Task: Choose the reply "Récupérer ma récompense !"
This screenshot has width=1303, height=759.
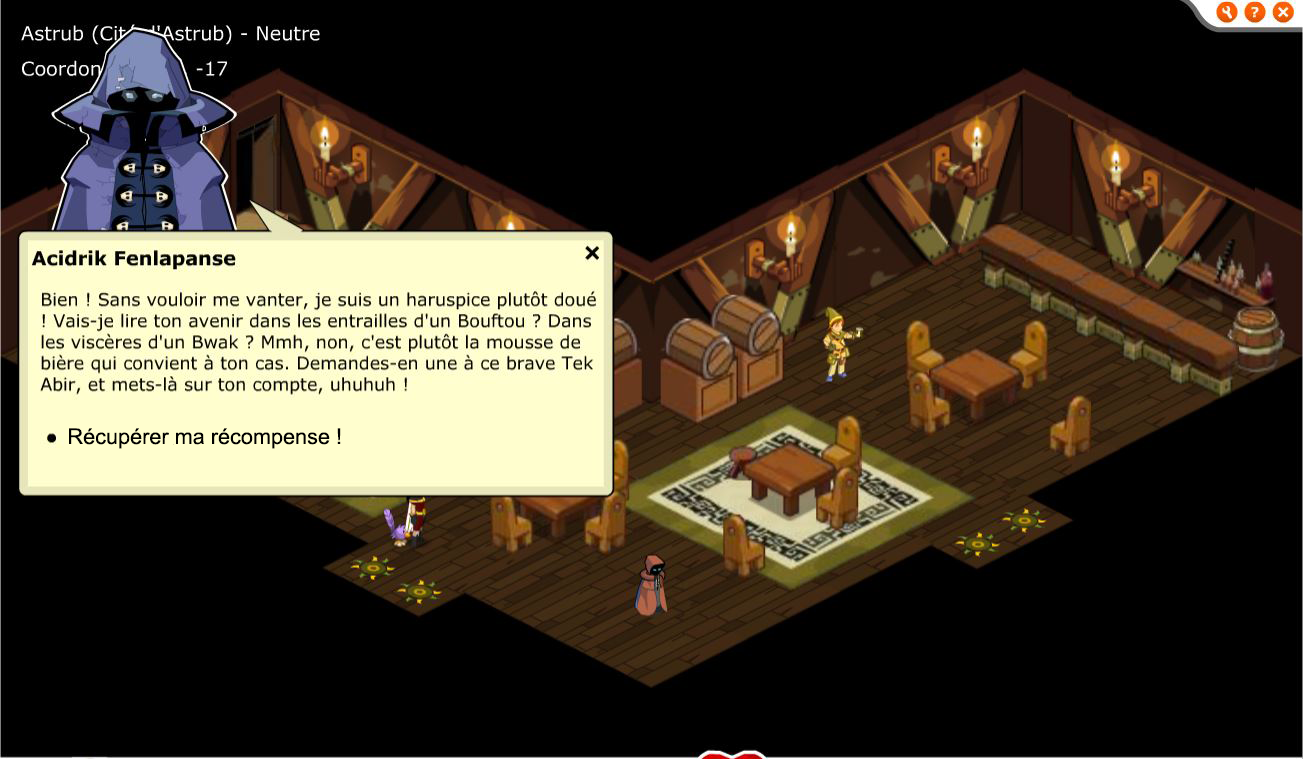Action: coord(204,437)
